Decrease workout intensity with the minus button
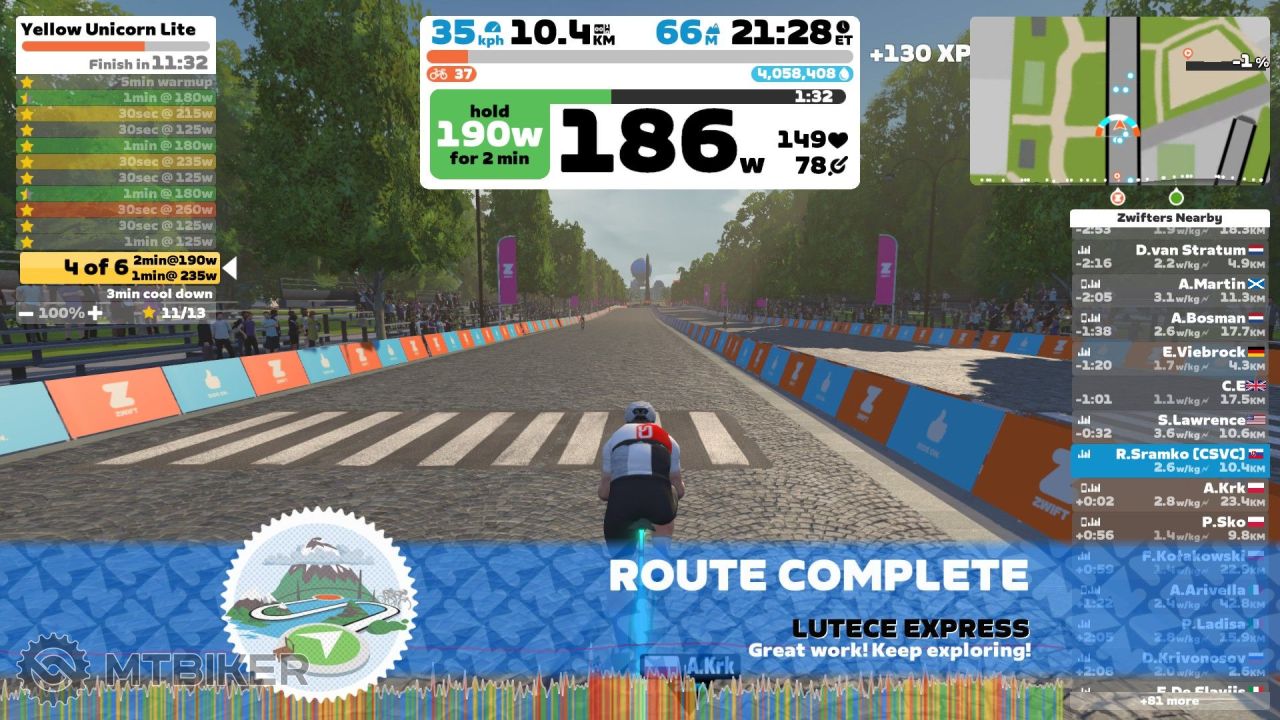 (26, 313)
